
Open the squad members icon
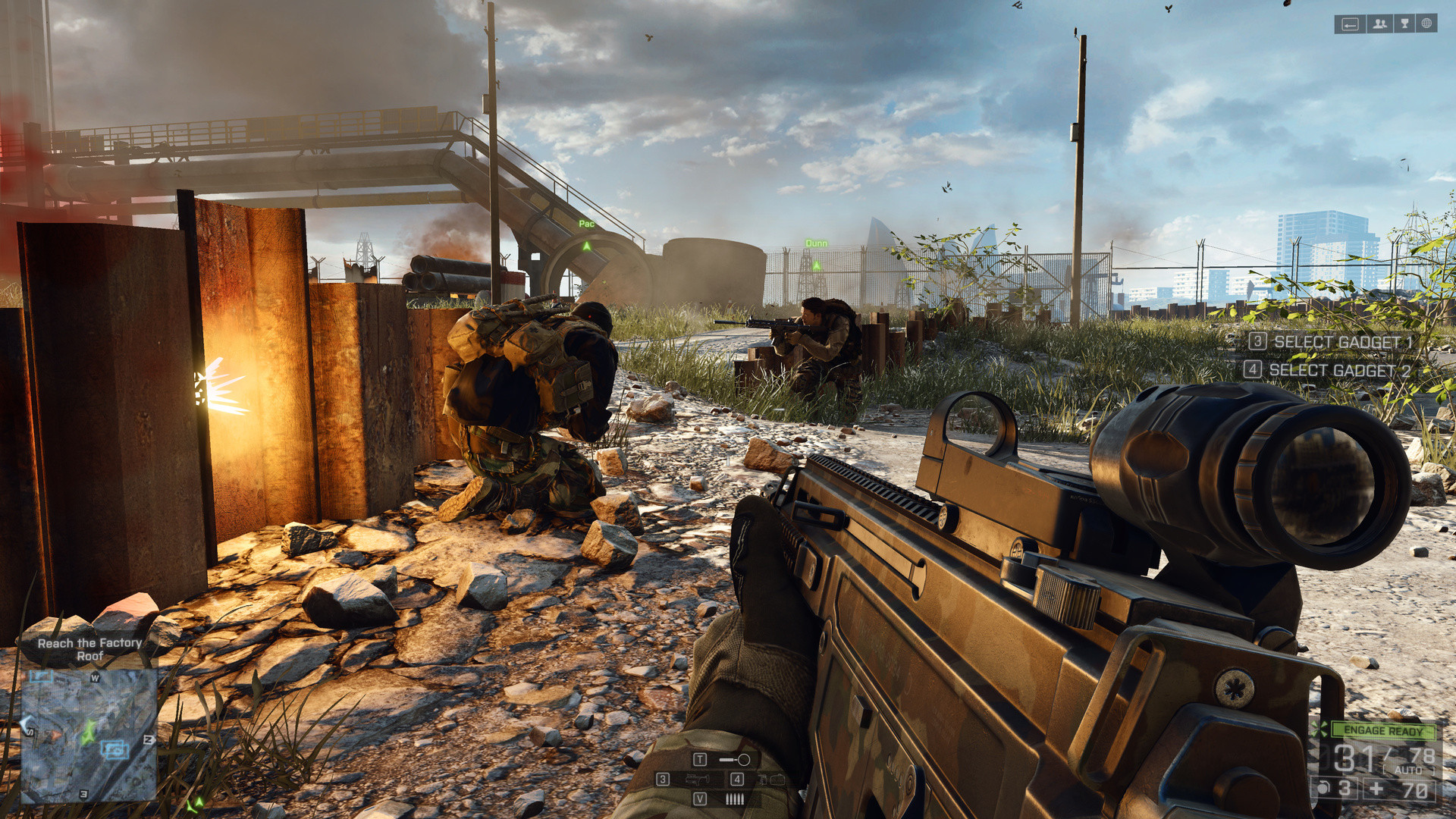click(1379, 24)
